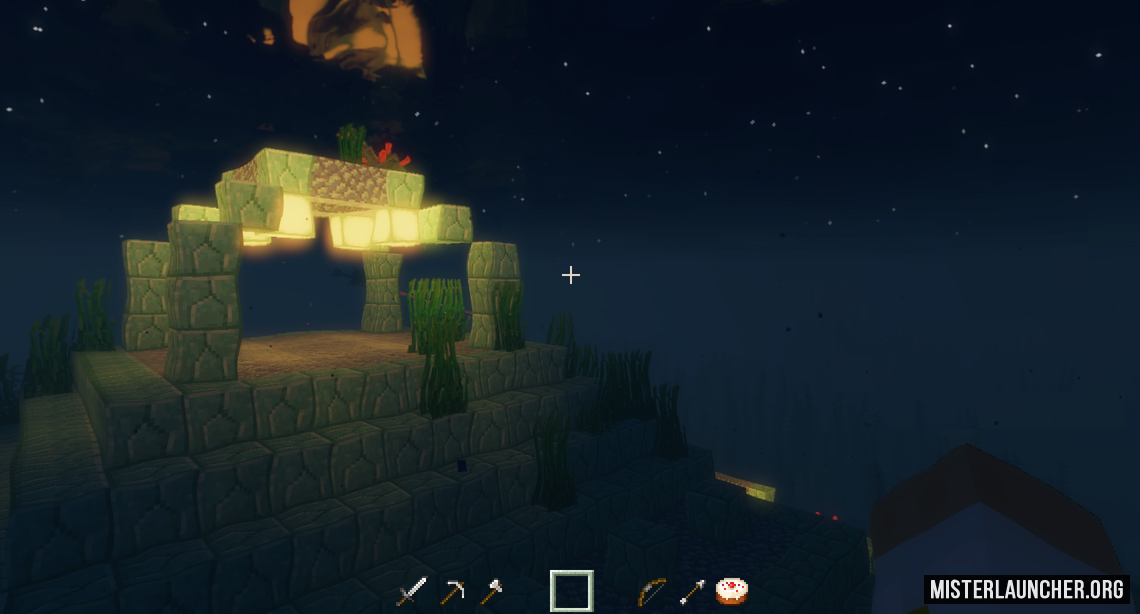Select the arrow hotbar slot
1140x614 pixels.
692,591
